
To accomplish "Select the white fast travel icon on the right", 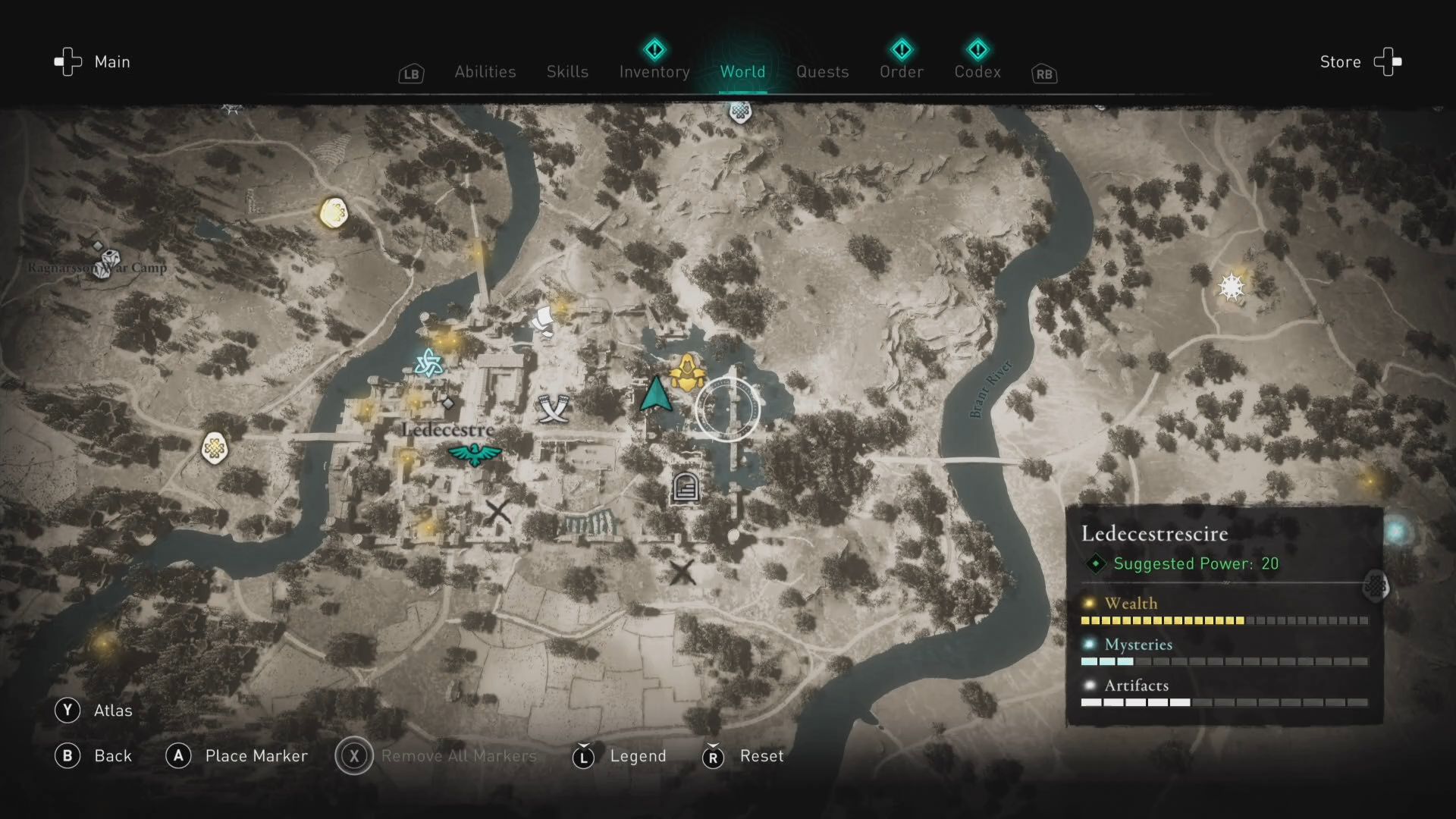I will coord(1232,287).
